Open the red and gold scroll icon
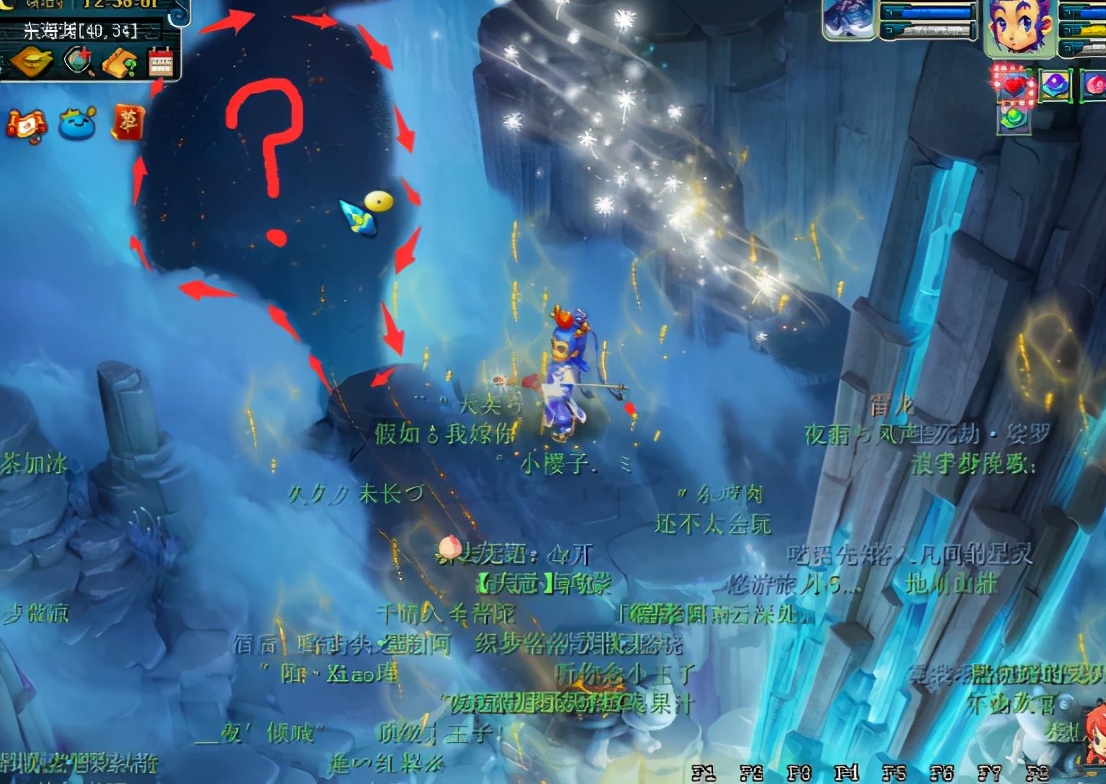 pyautogui.click(x=25, y=123)
